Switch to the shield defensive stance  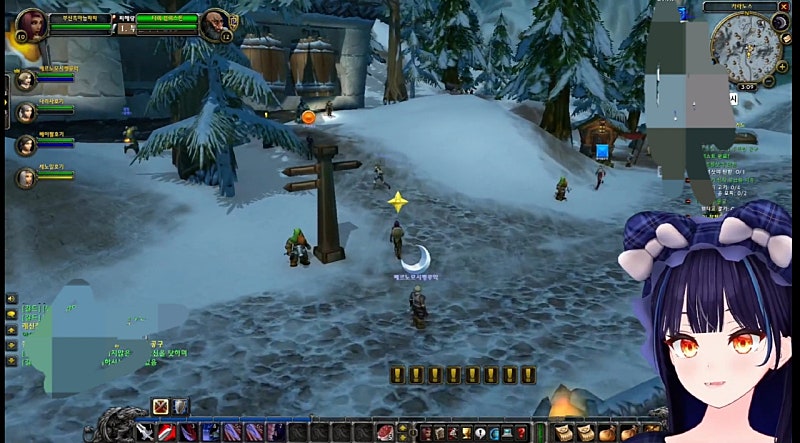click(x=179, y=406)
